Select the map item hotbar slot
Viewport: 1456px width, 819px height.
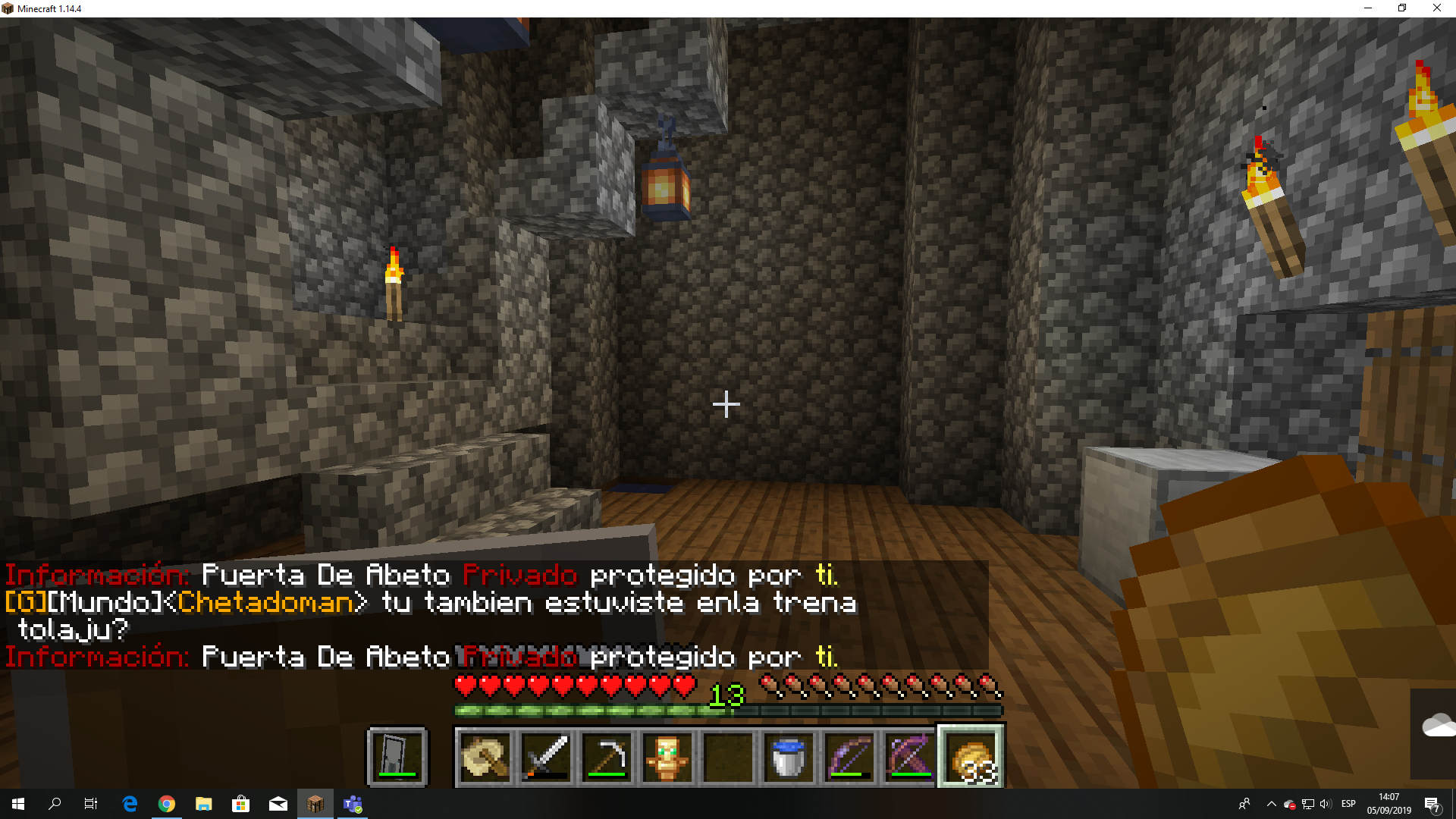[485, 756]
